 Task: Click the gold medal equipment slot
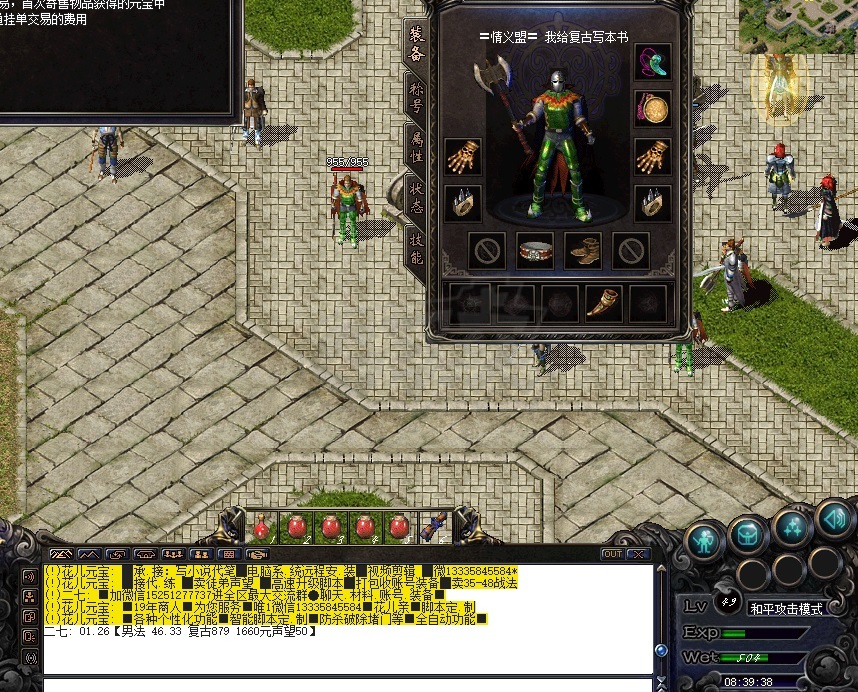point(652,108)
